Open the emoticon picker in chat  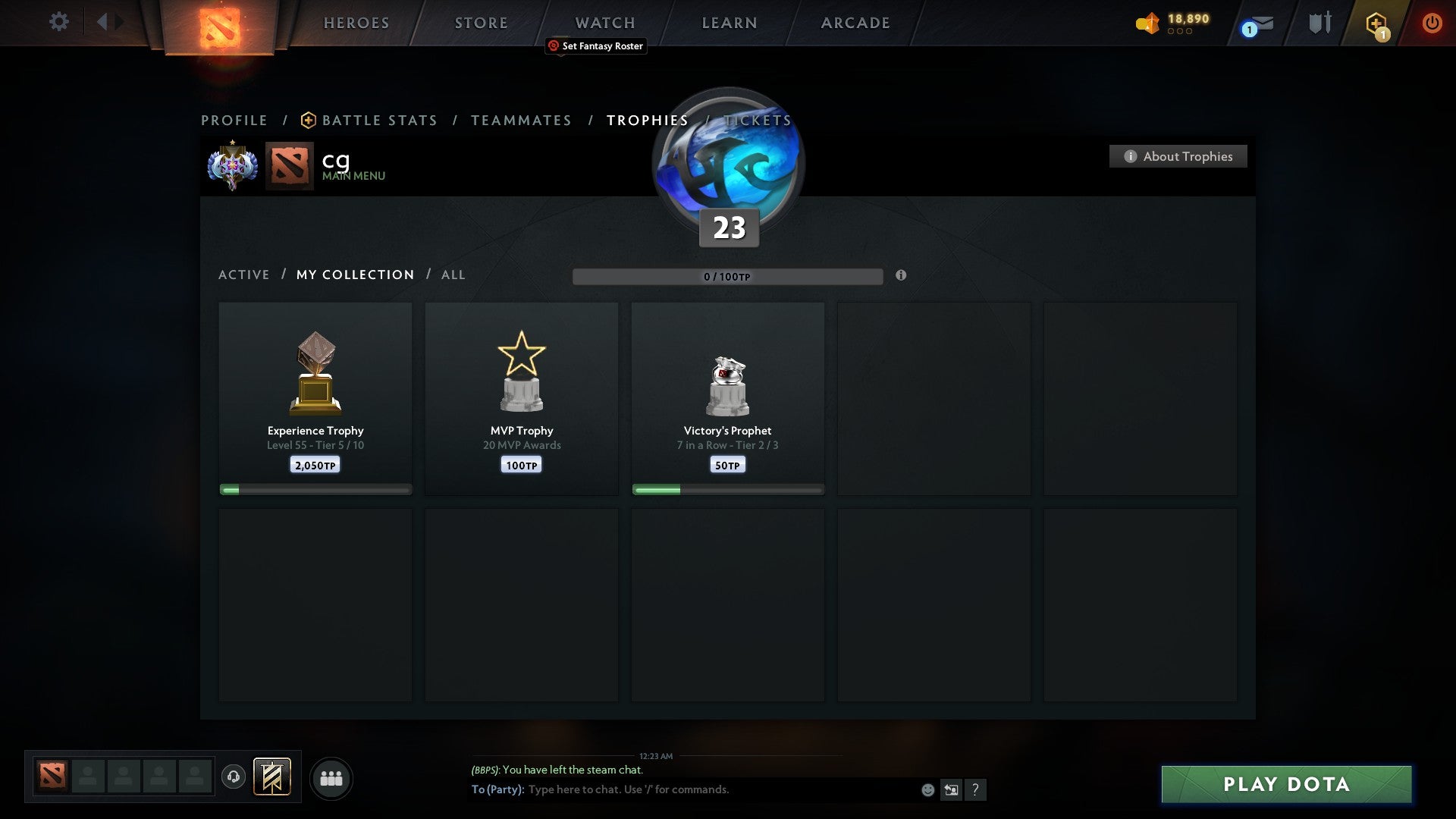(x=927, y=789)
